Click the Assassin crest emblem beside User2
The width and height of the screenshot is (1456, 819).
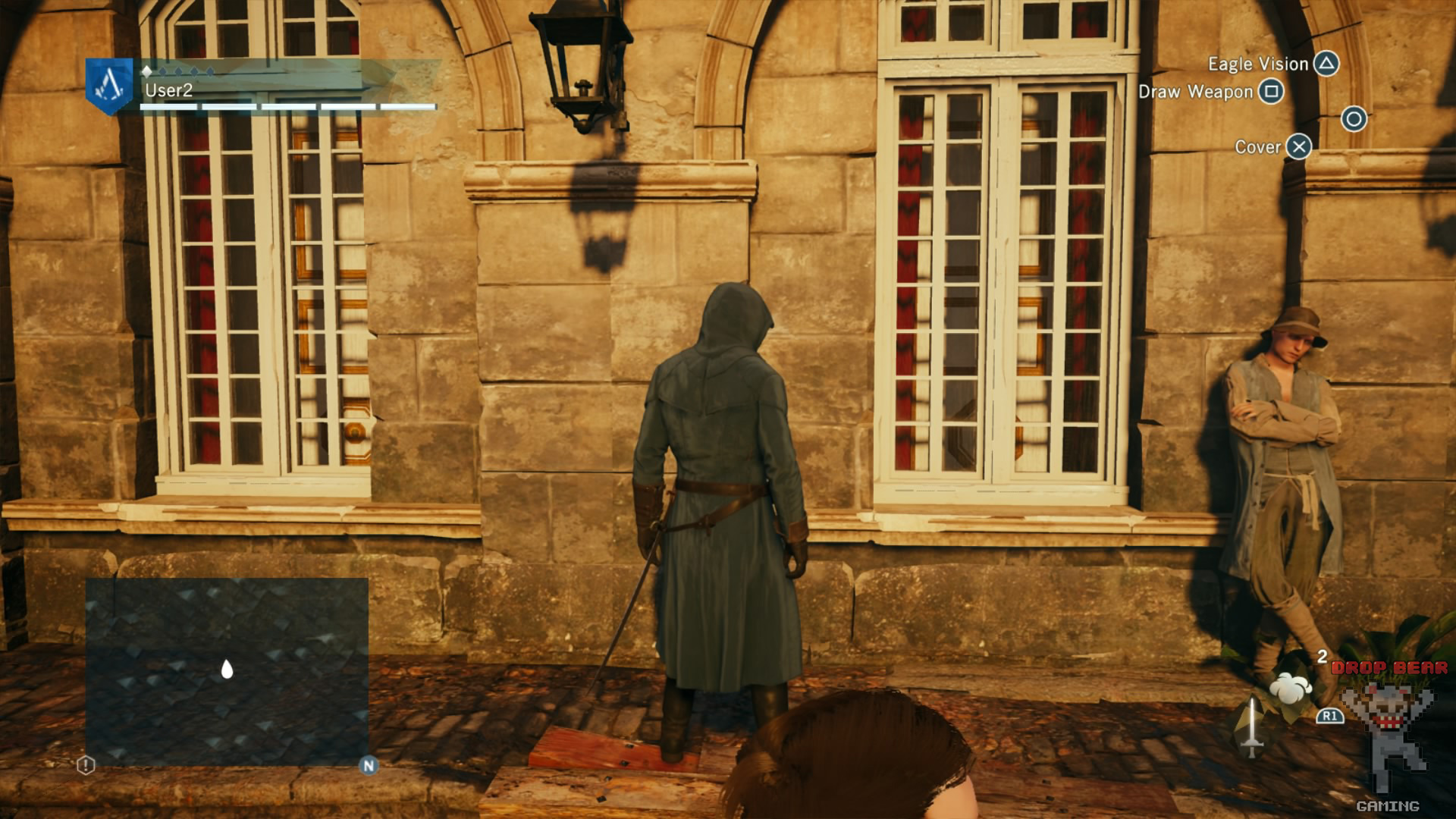(x=109, y=85)
